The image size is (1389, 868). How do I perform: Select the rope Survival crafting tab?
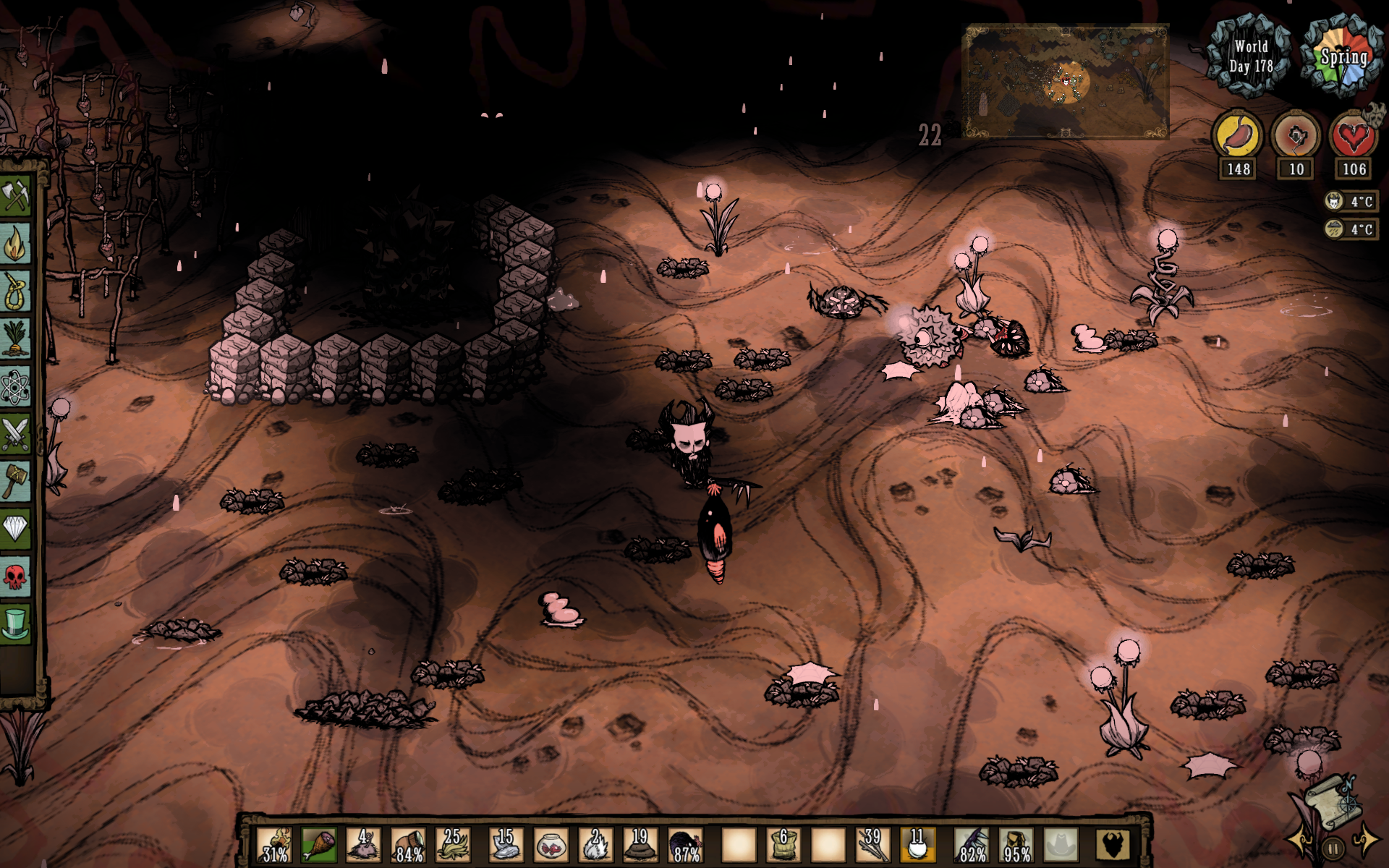(16, 291)
